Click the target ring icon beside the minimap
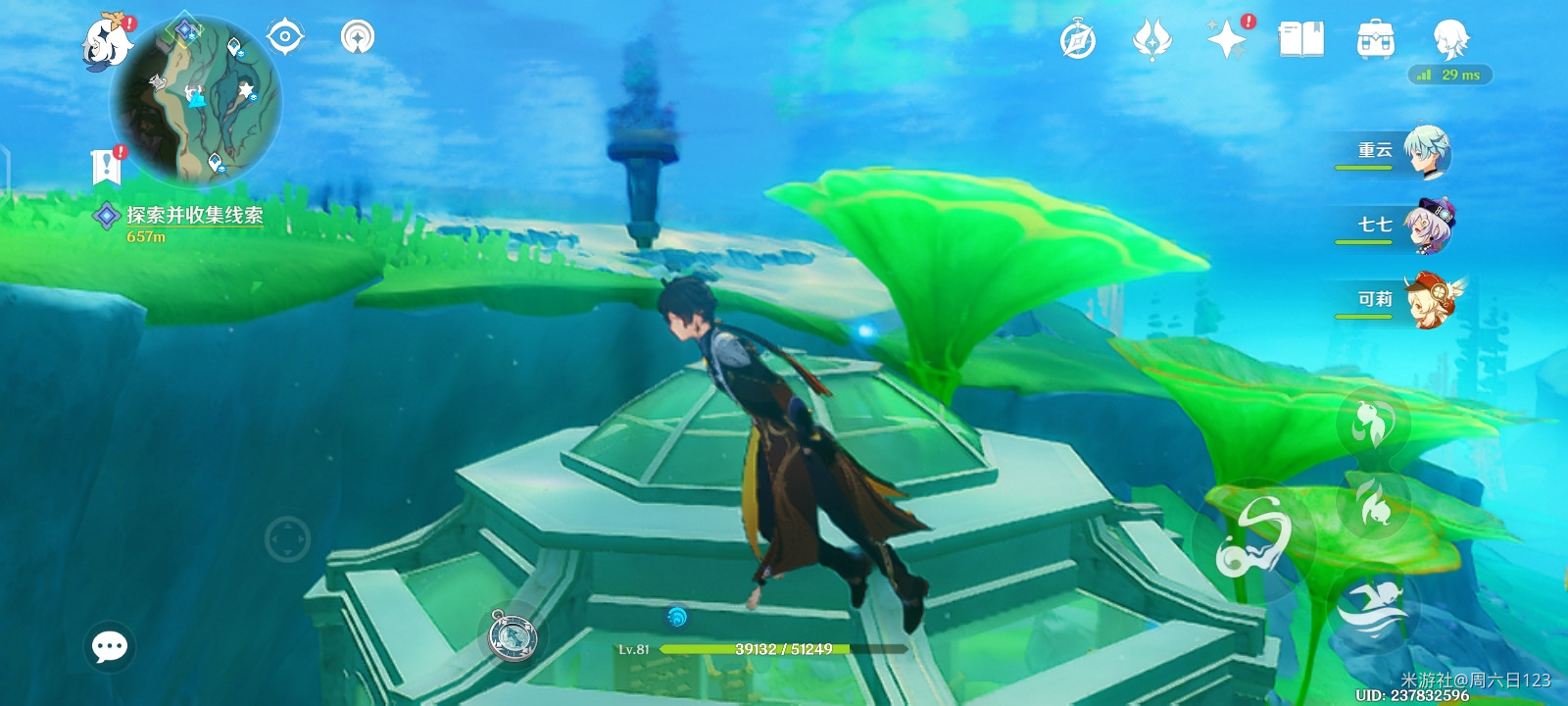Screen dimensions: 1568x706 tap(285, 37)
